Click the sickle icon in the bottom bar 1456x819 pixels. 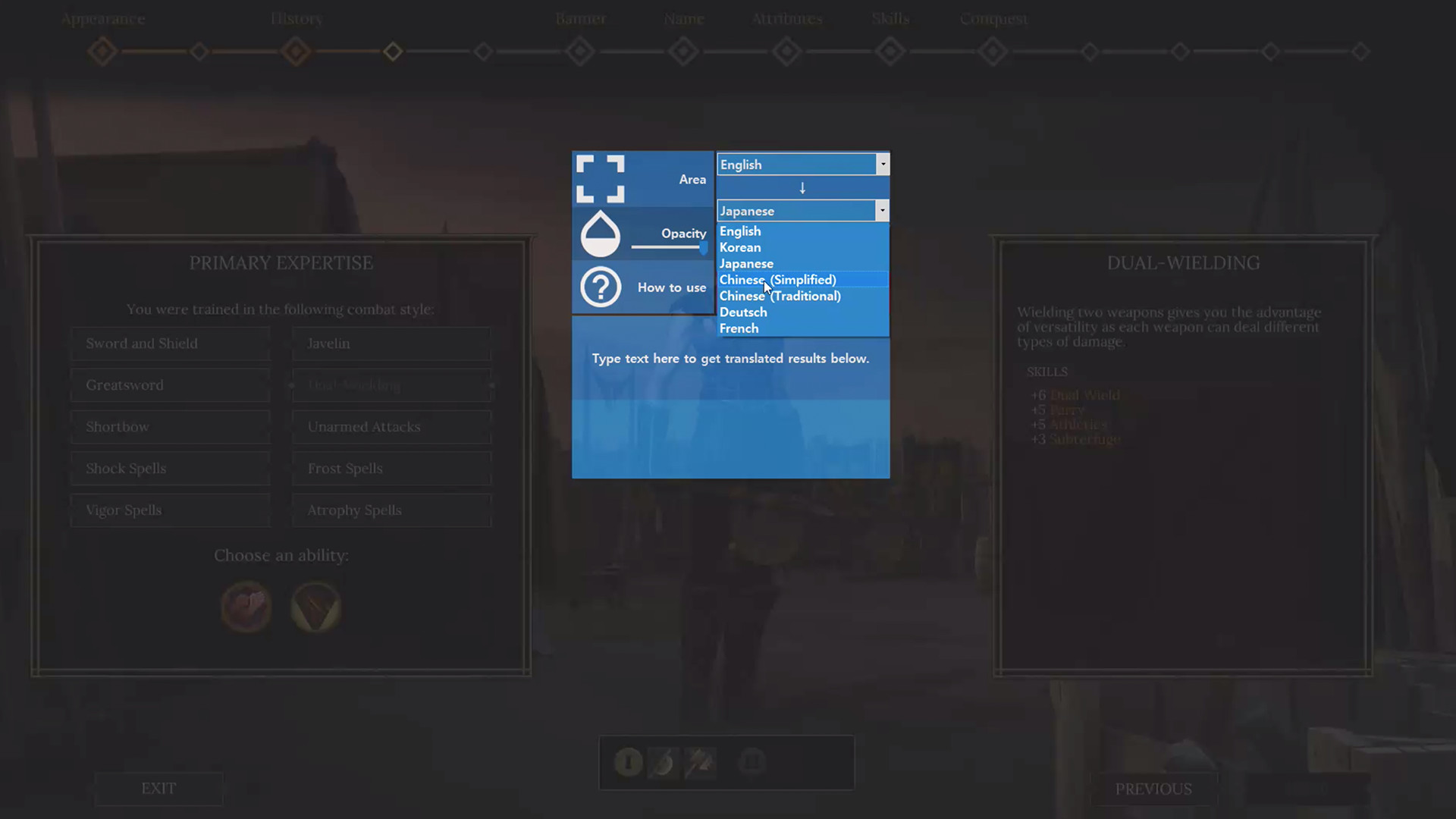click(664, 763)
